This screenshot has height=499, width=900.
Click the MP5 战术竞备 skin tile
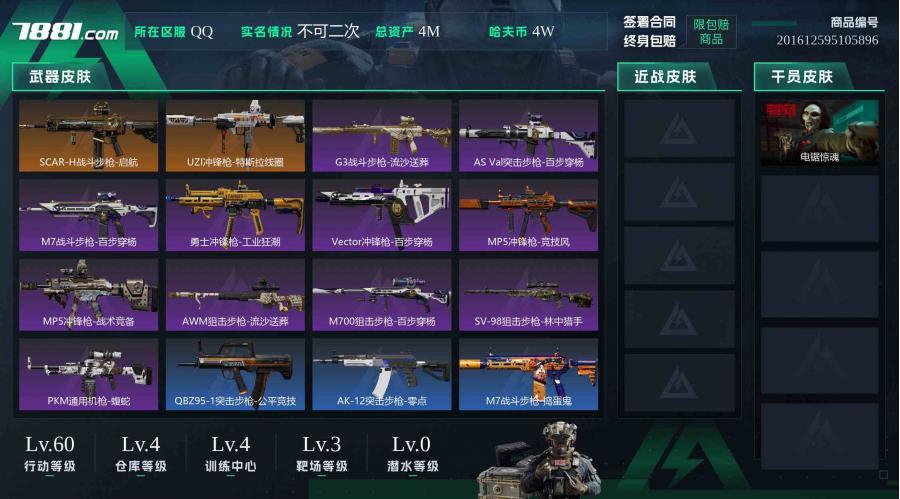88,295
